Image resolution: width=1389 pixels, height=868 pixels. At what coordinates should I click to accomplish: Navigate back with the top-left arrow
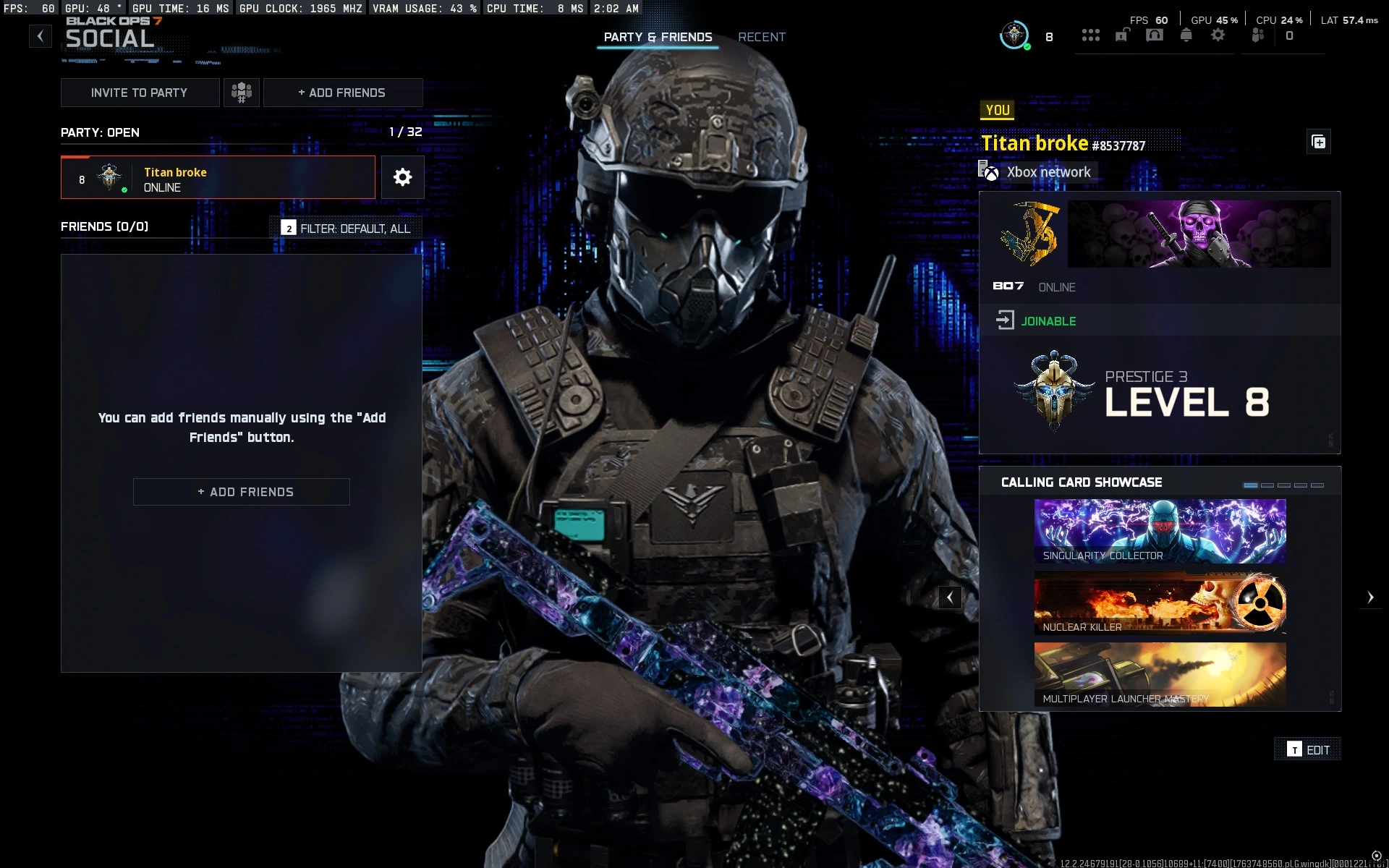pos(40,35)
